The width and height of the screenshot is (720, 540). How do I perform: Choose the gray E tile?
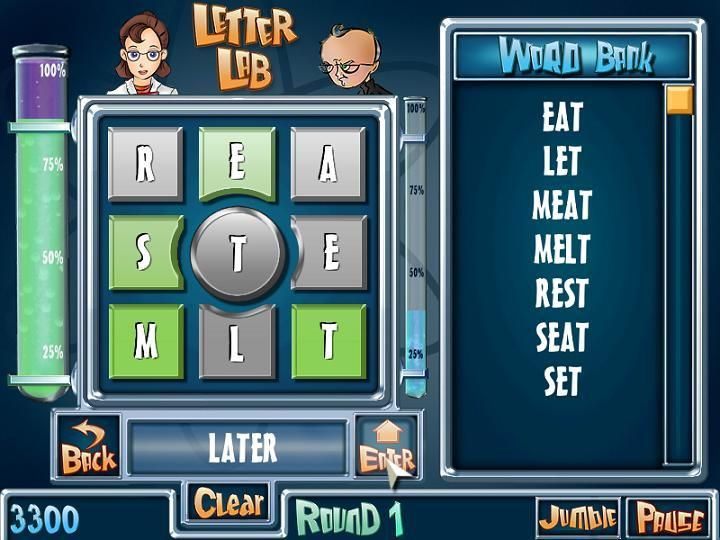pyautogui.click(x=331, y=253)
